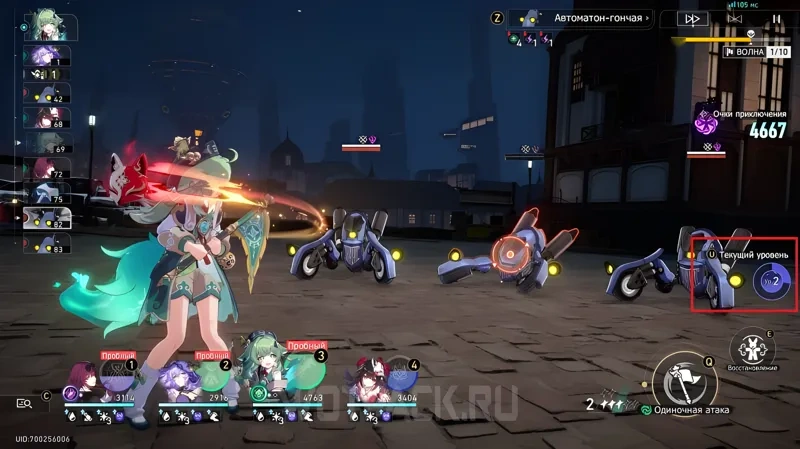Image resolution: width=800 pixels, height=449 pixels.
Task: Toggle the double-speed battle button
Action: click(692, 18)
